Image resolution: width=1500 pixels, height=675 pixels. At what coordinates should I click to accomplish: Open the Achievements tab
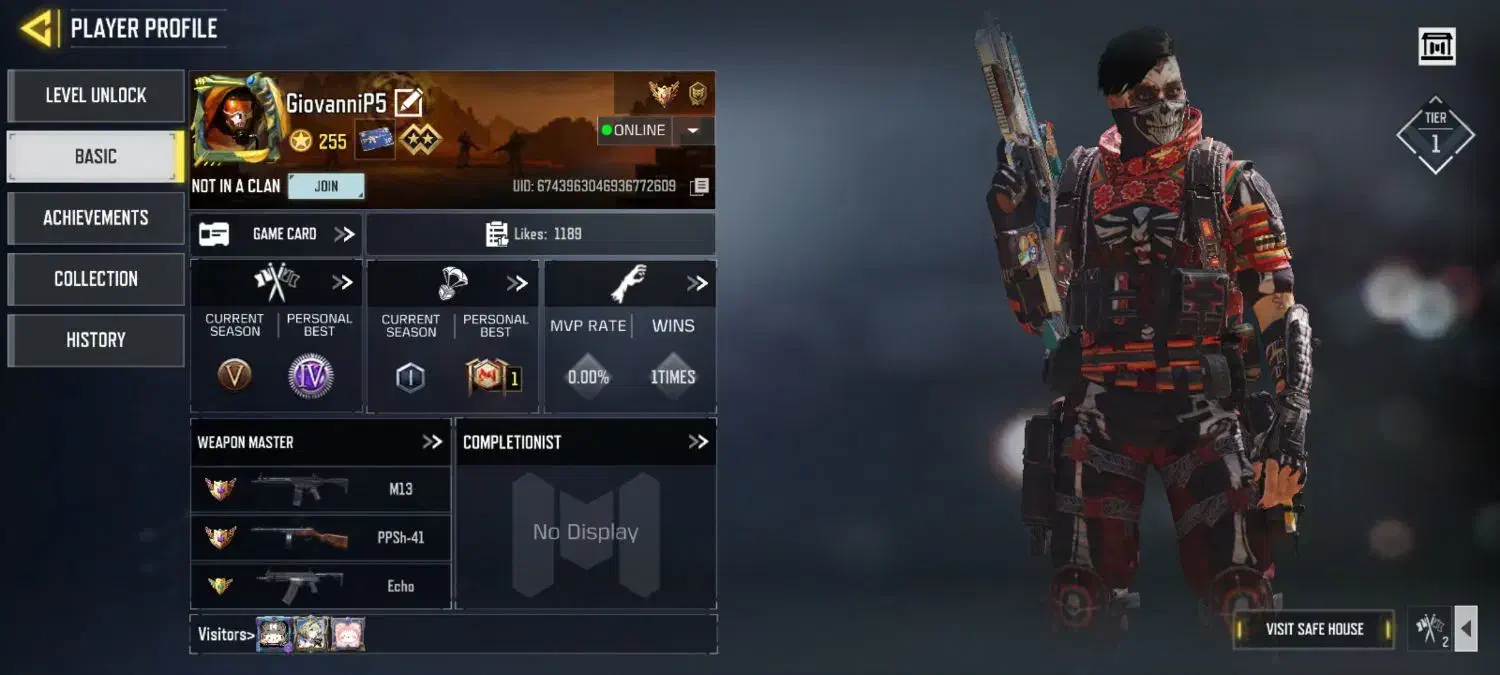[96, 218]
